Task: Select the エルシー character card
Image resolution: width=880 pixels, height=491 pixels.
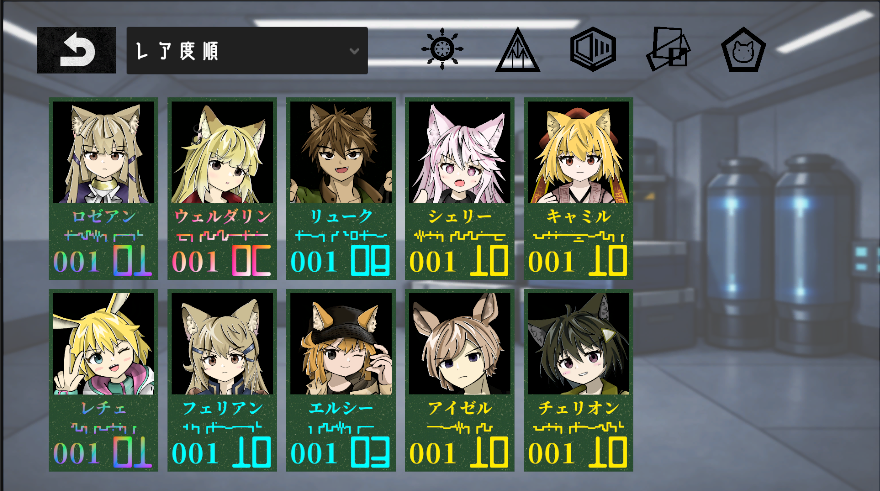Action: click(x=341, y=380)
